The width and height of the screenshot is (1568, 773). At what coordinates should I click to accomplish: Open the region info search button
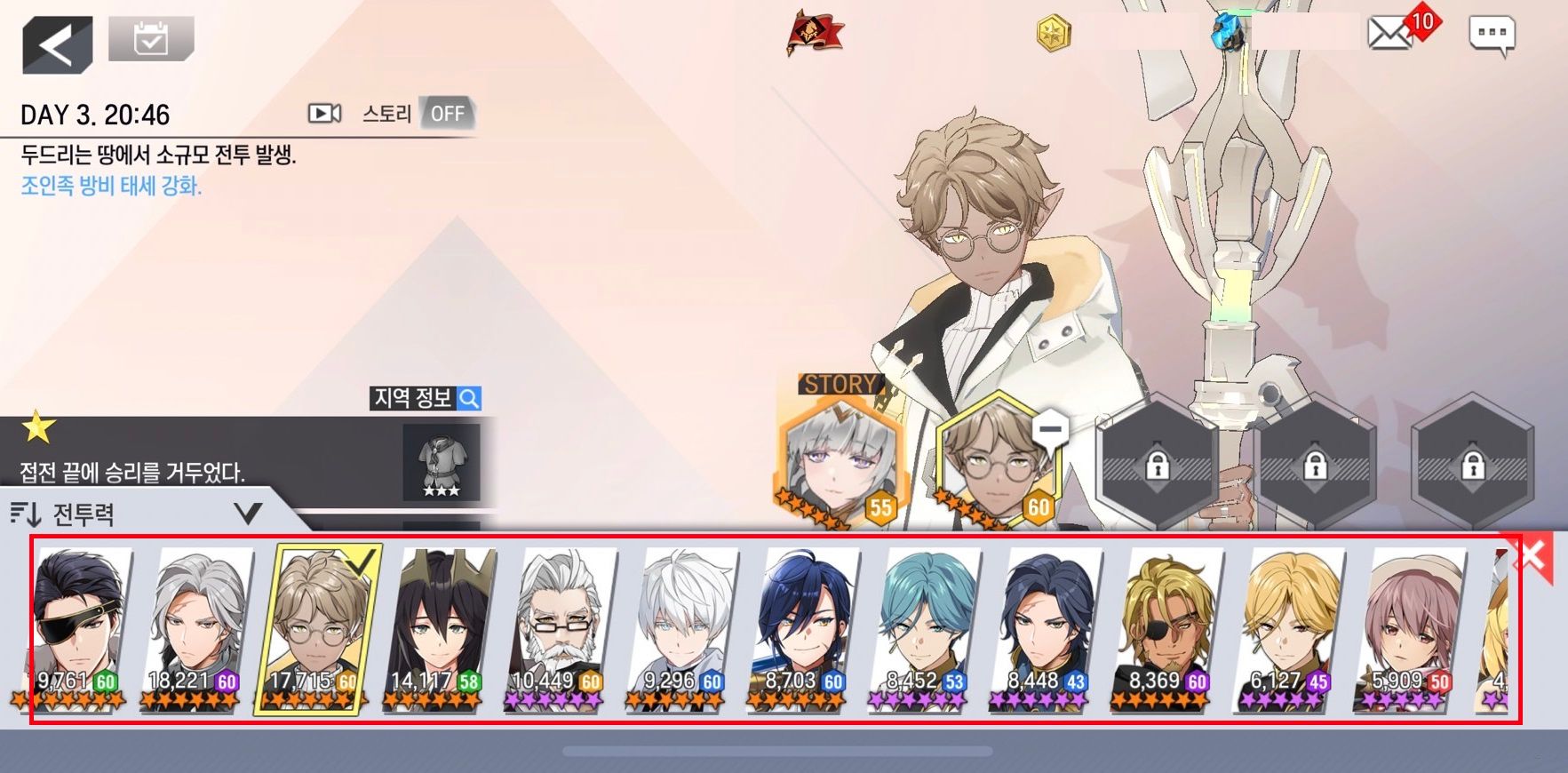tap(426, 398)
